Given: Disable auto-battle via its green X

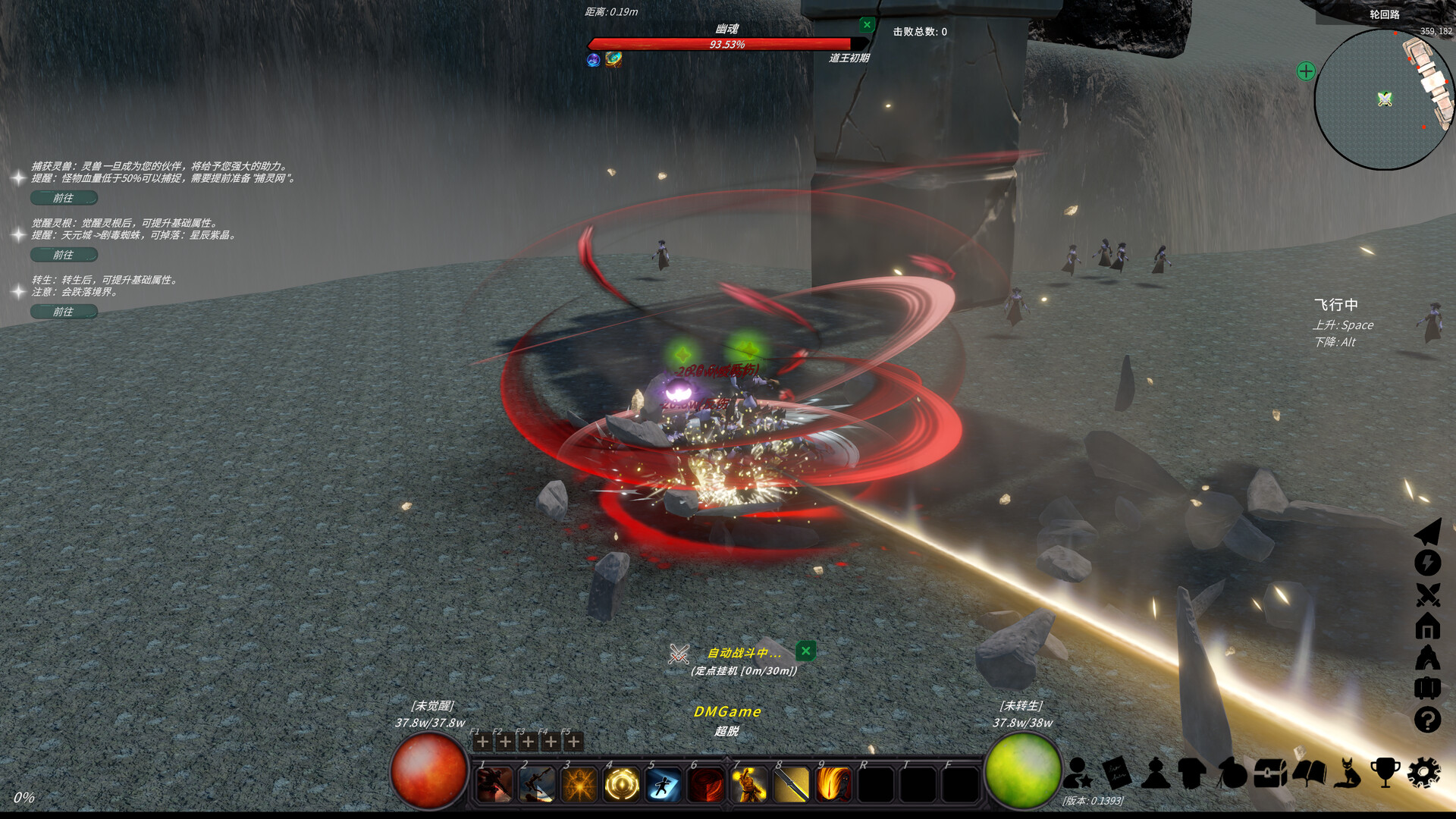Looking at the screenshot, I should [x=806, y=651].
